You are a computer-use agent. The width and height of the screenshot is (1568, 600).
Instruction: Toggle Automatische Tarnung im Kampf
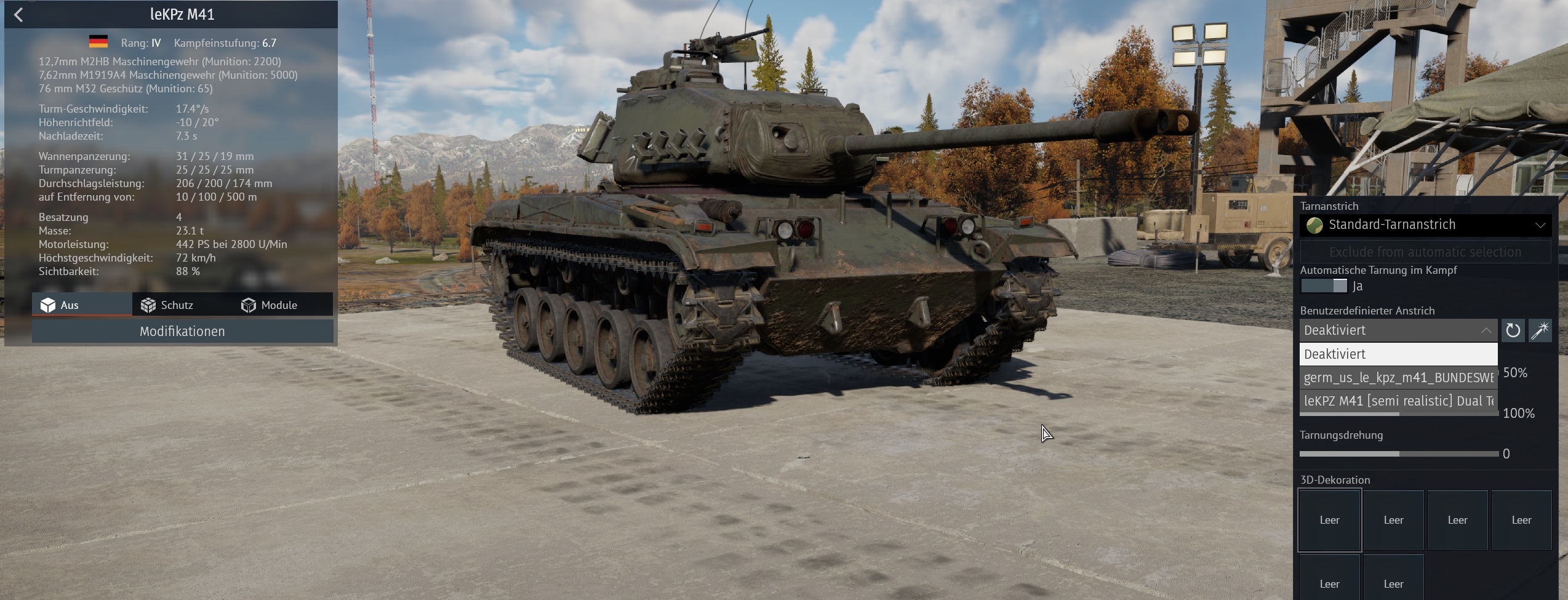pos(1324,286)
